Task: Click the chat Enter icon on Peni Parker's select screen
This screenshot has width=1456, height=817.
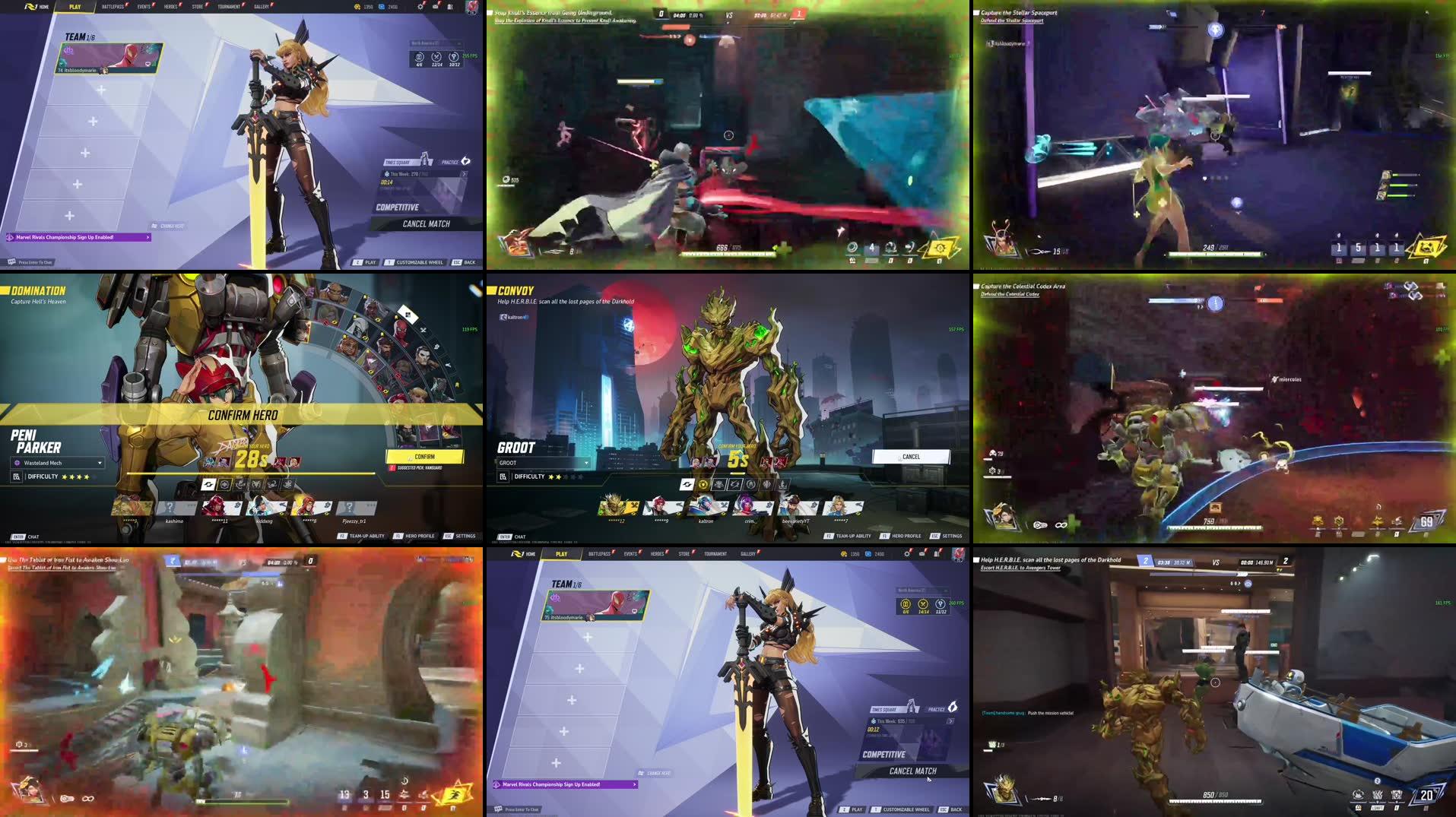Action: tap(17, 537)
